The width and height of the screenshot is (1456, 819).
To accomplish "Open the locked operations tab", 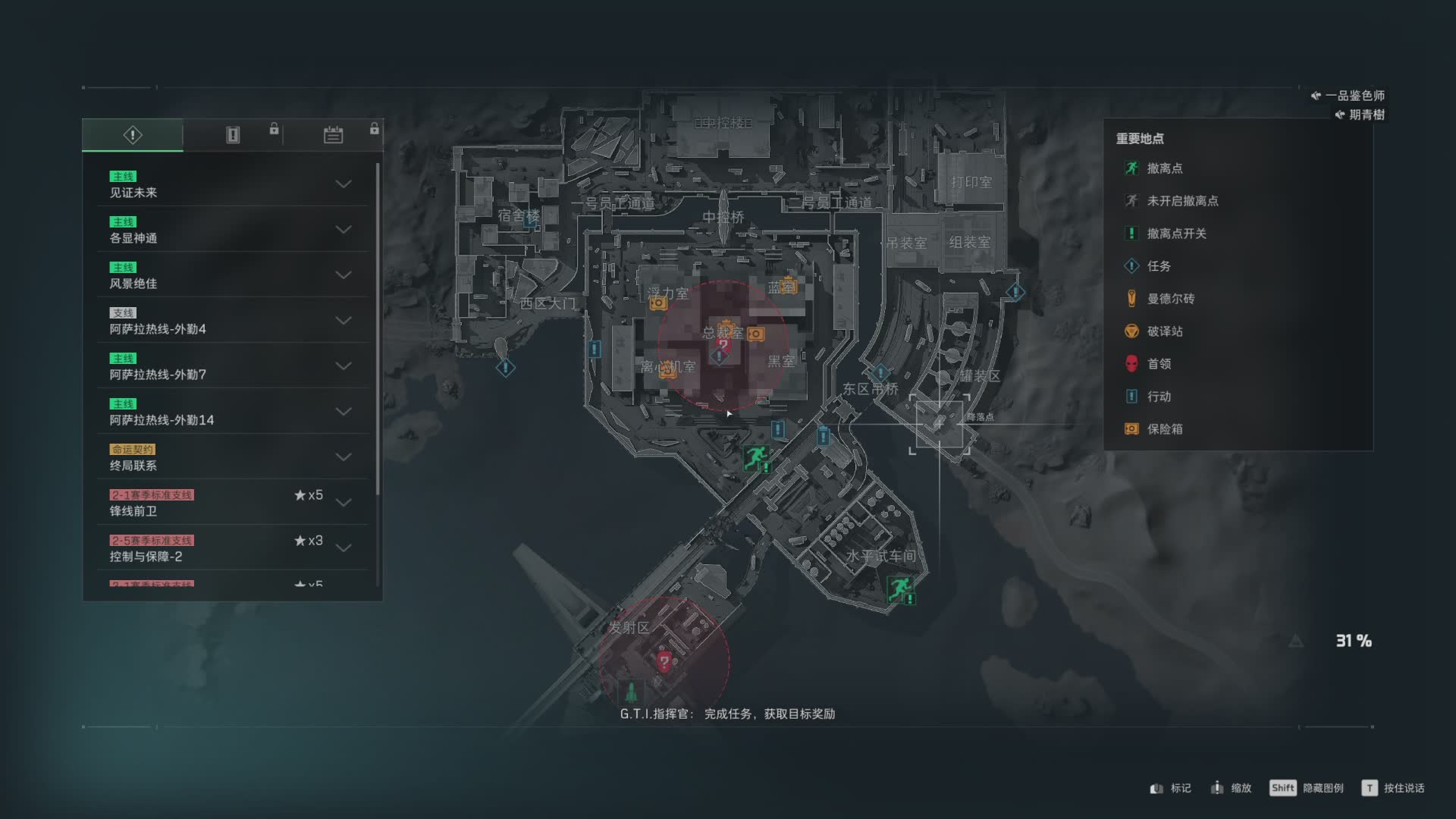I will coord(233,135).
